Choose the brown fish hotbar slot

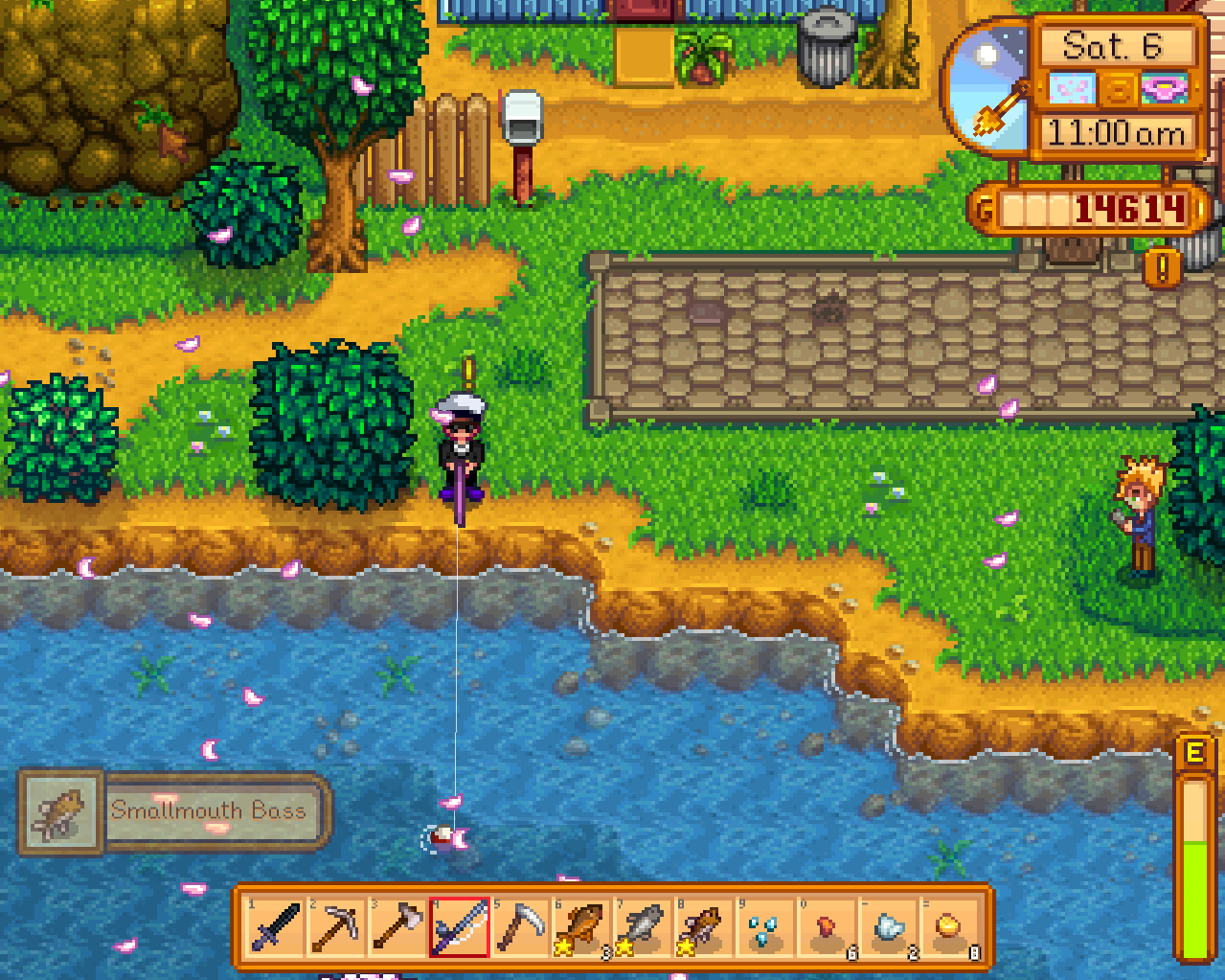click(705, 927)
